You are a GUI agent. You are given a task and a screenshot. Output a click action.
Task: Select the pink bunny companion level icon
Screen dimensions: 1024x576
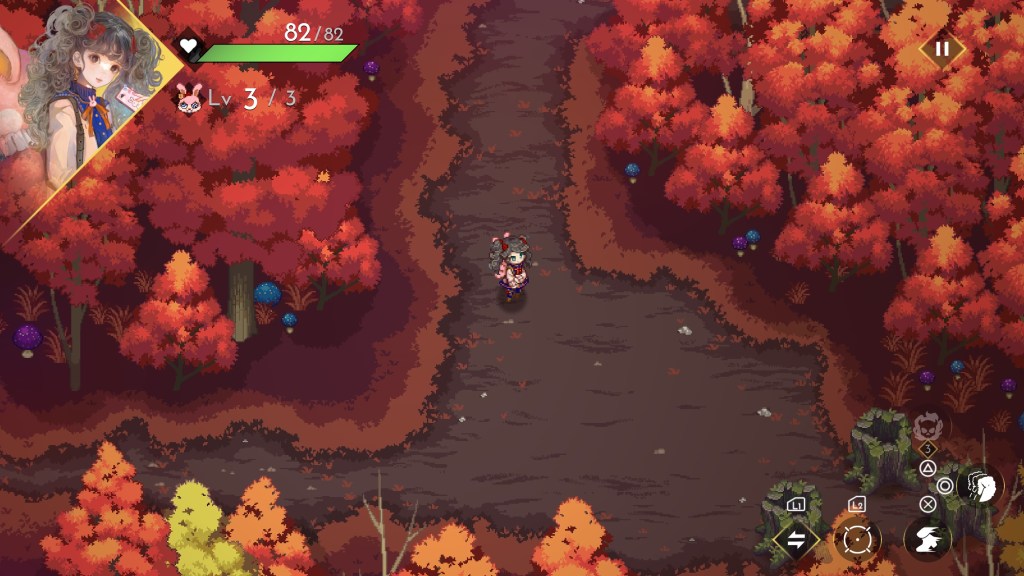[188, 98]
